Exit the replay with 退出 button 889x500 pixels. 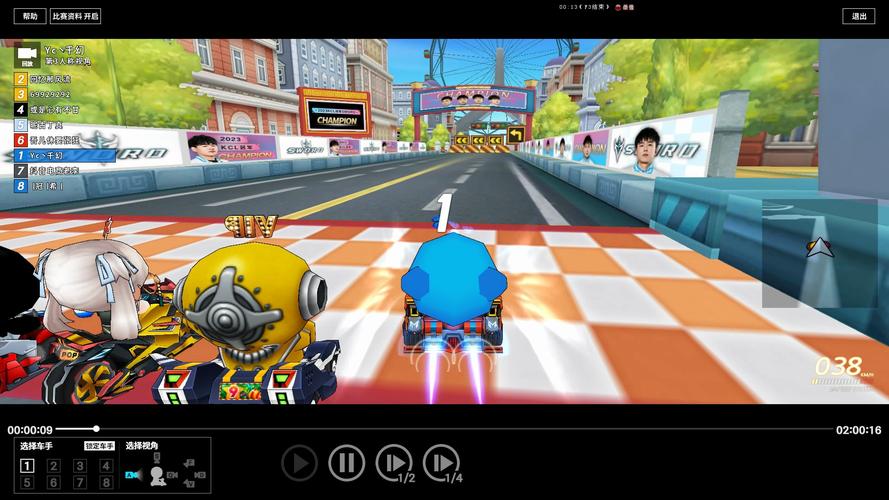[859, 16]
